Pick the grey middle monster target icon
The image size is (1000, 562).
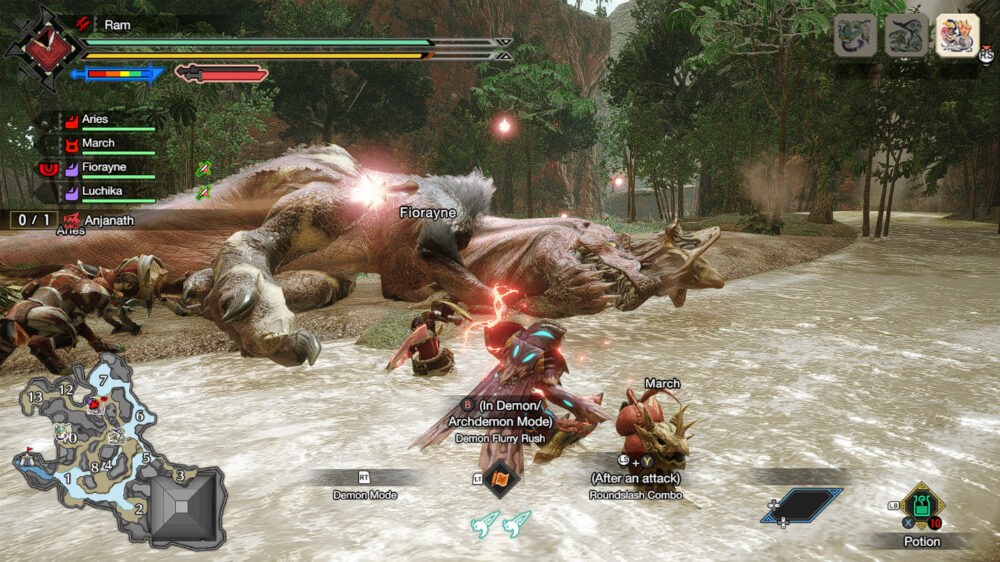907,36
